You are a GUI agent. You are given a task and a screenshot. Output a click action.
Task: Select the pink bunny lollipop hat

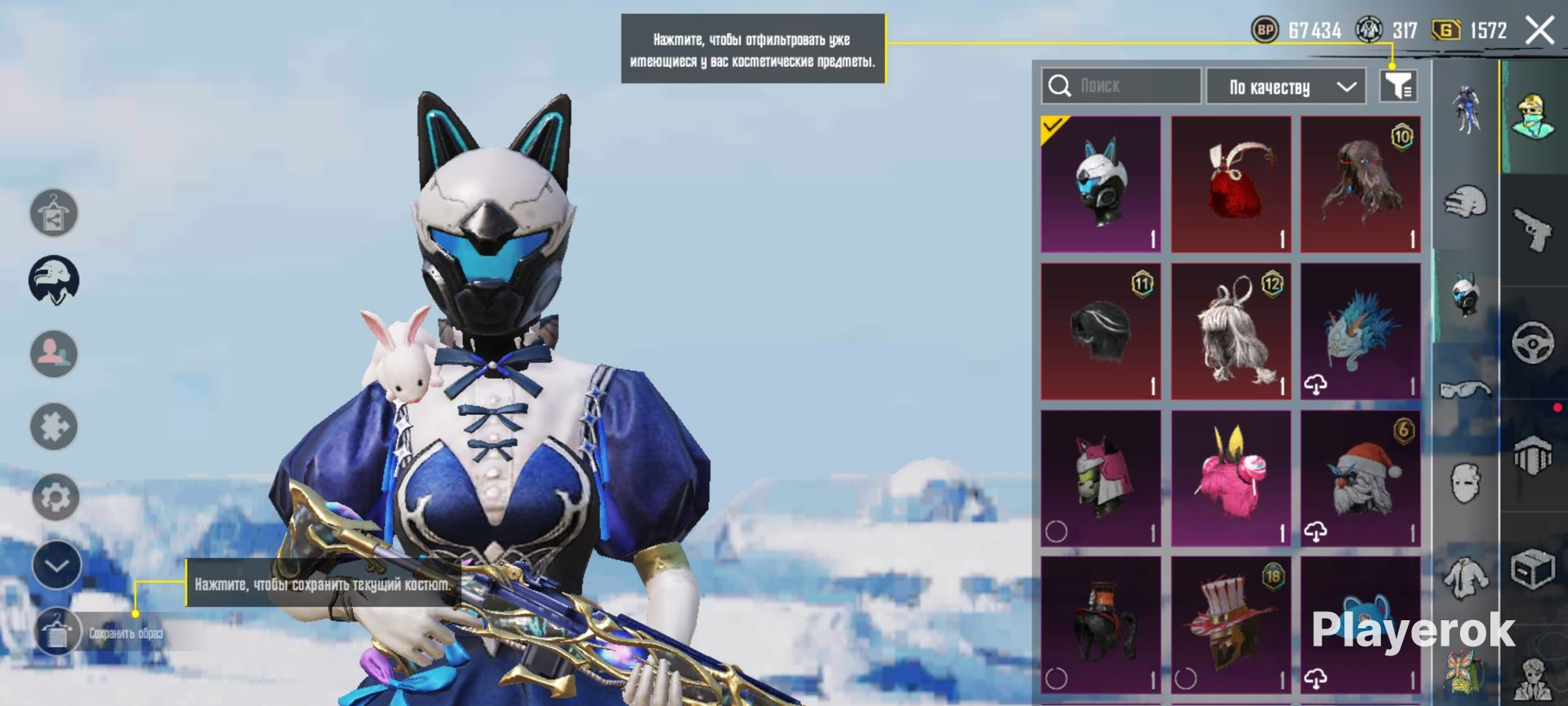click(1231, 478)
